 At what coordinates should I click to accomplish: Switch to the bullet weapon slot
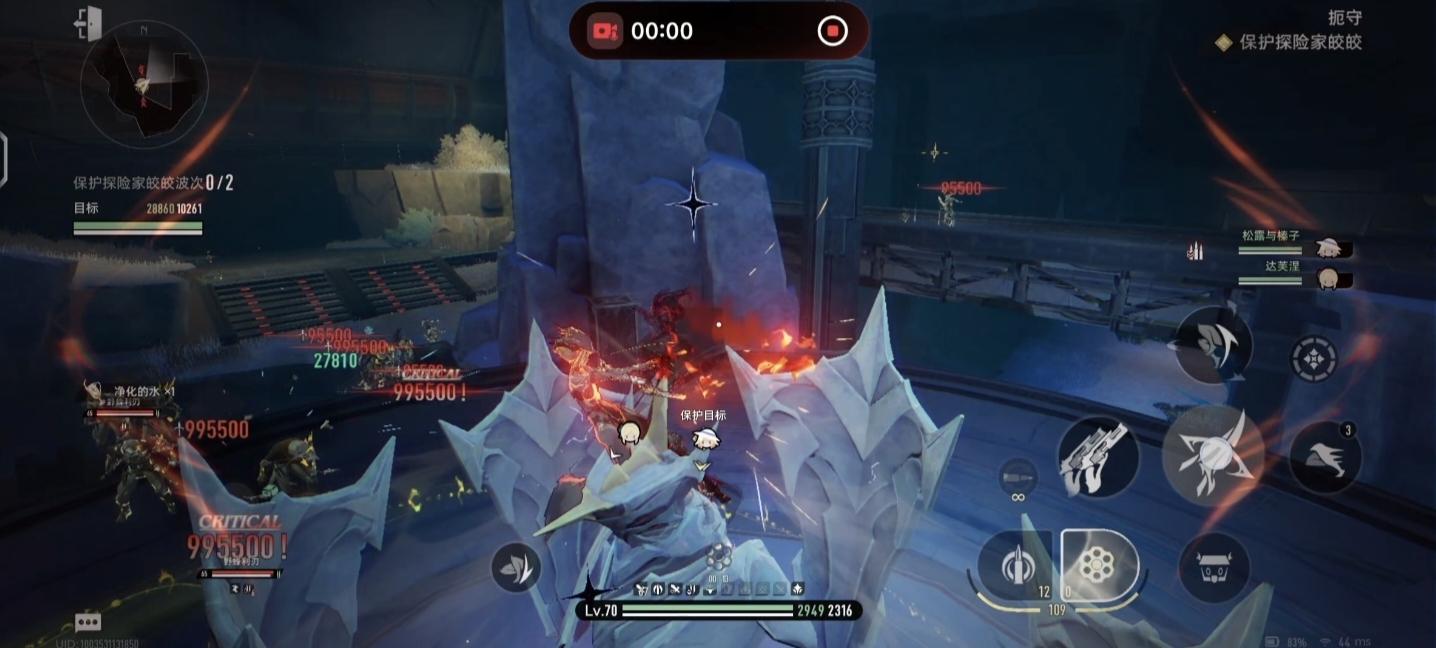point(1013,565)
